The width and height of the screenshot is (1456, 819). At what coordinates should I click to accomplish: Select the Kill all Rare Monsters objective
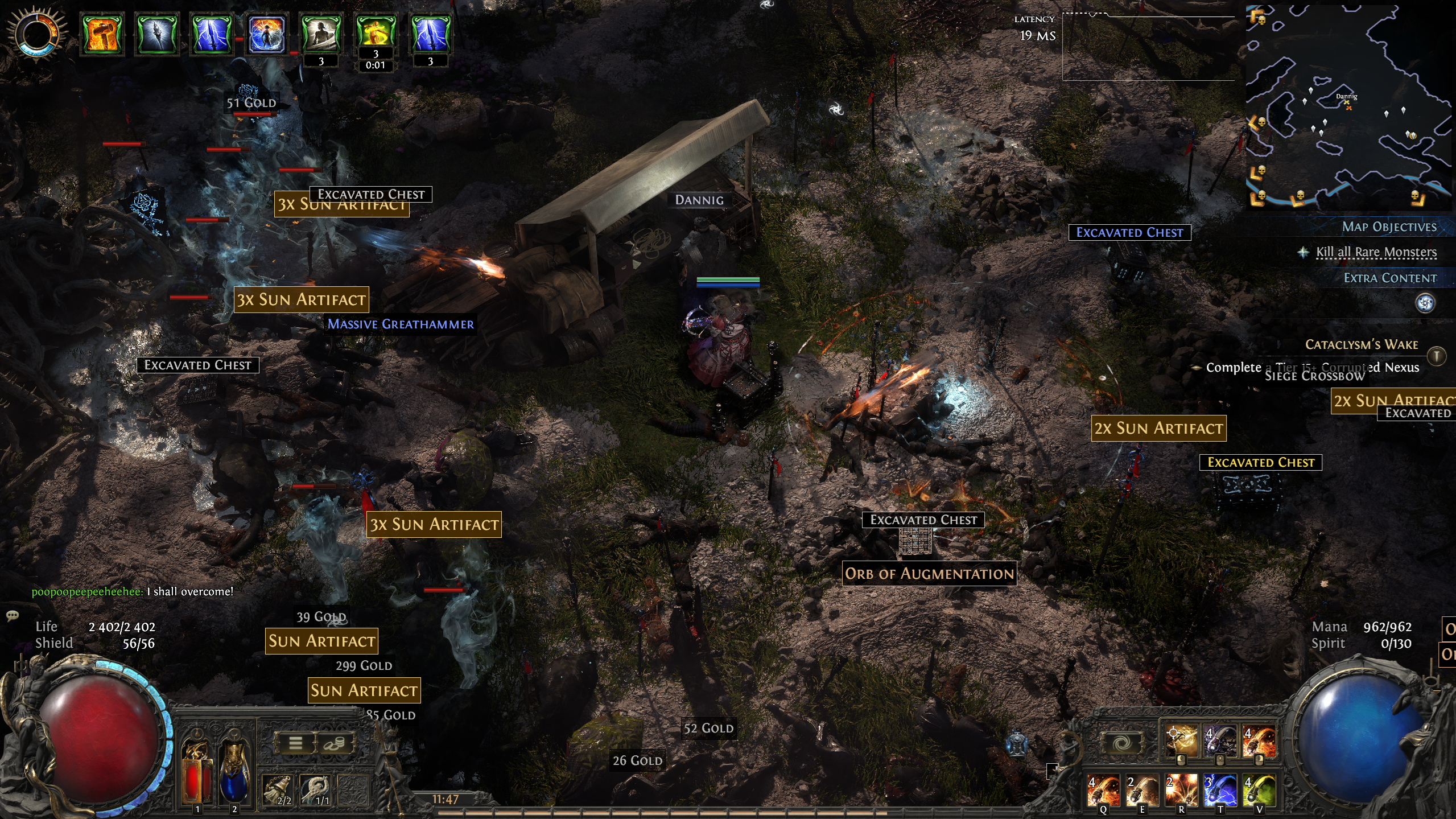click(x=1376, y=252)
